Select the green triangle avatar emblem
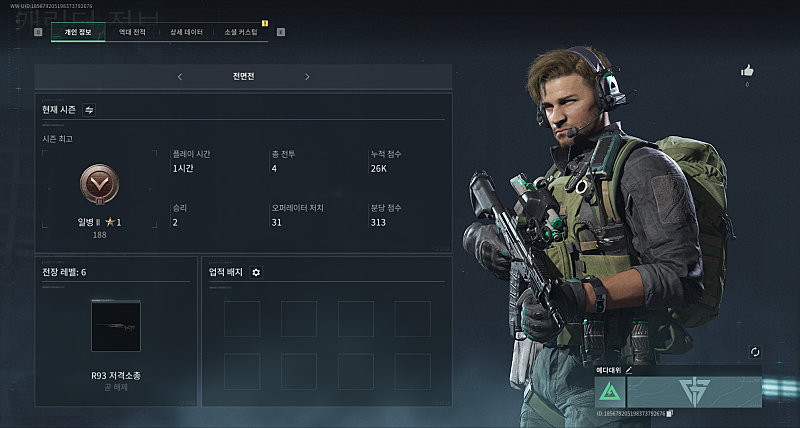This screenshot has width=800, height=428. click(610, 391)
